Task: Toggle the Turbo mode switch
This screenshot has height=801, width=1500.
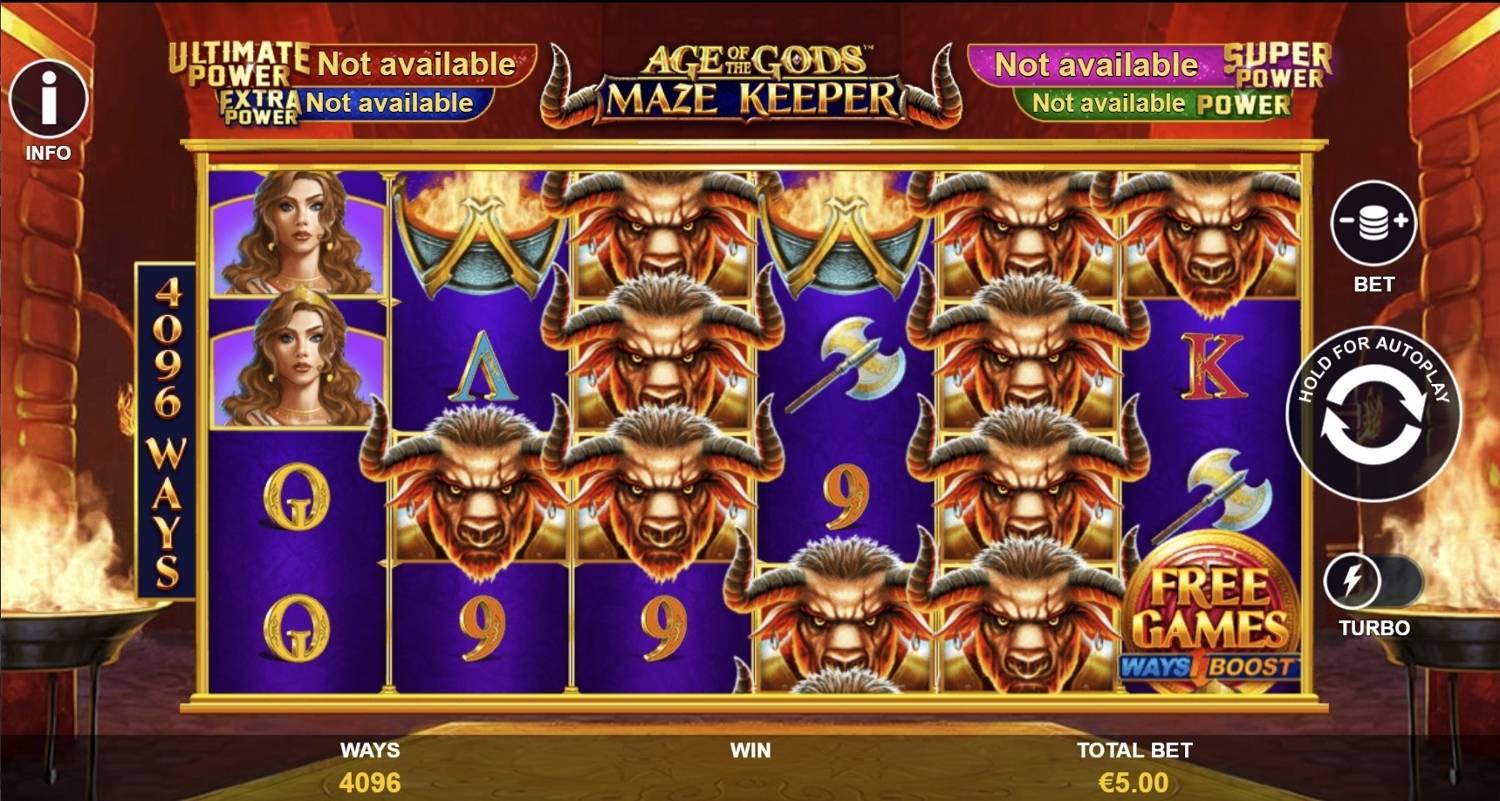Action: point(1380,580)
